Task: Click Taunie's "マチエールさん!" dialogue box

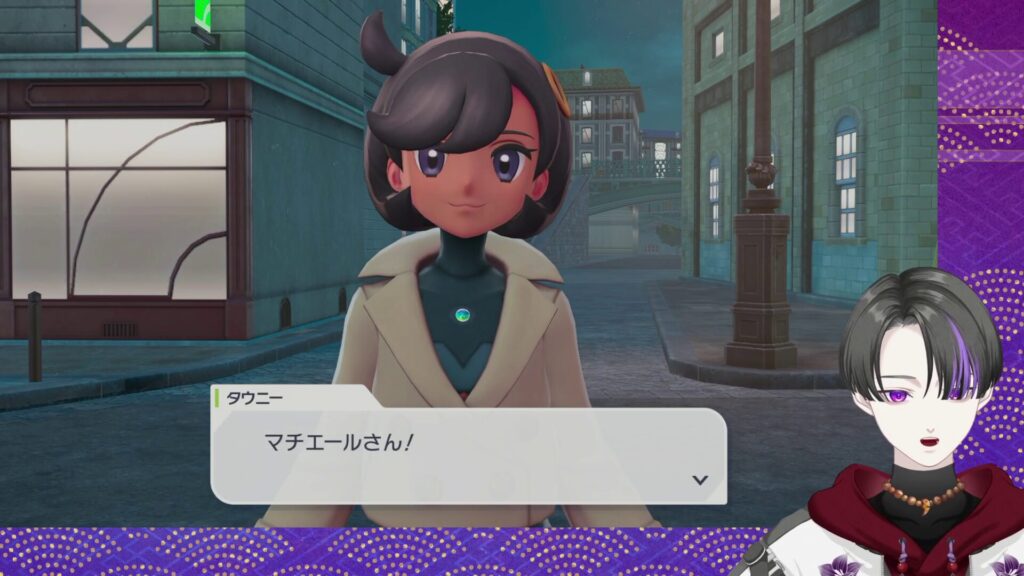Action: [468, 455]
